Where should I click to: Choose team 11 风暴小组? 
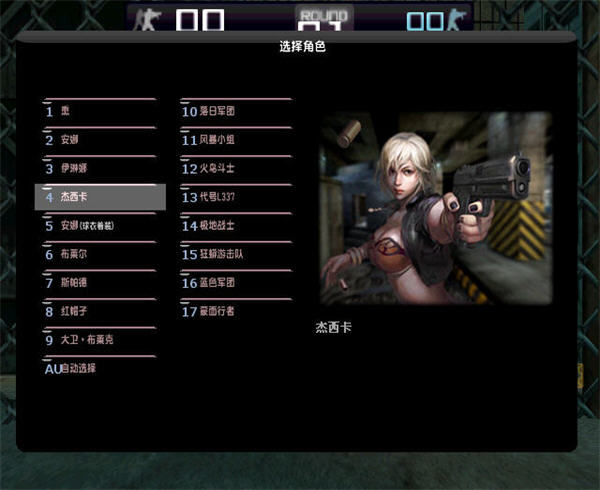pyautogui.click(x=236, y=140)
